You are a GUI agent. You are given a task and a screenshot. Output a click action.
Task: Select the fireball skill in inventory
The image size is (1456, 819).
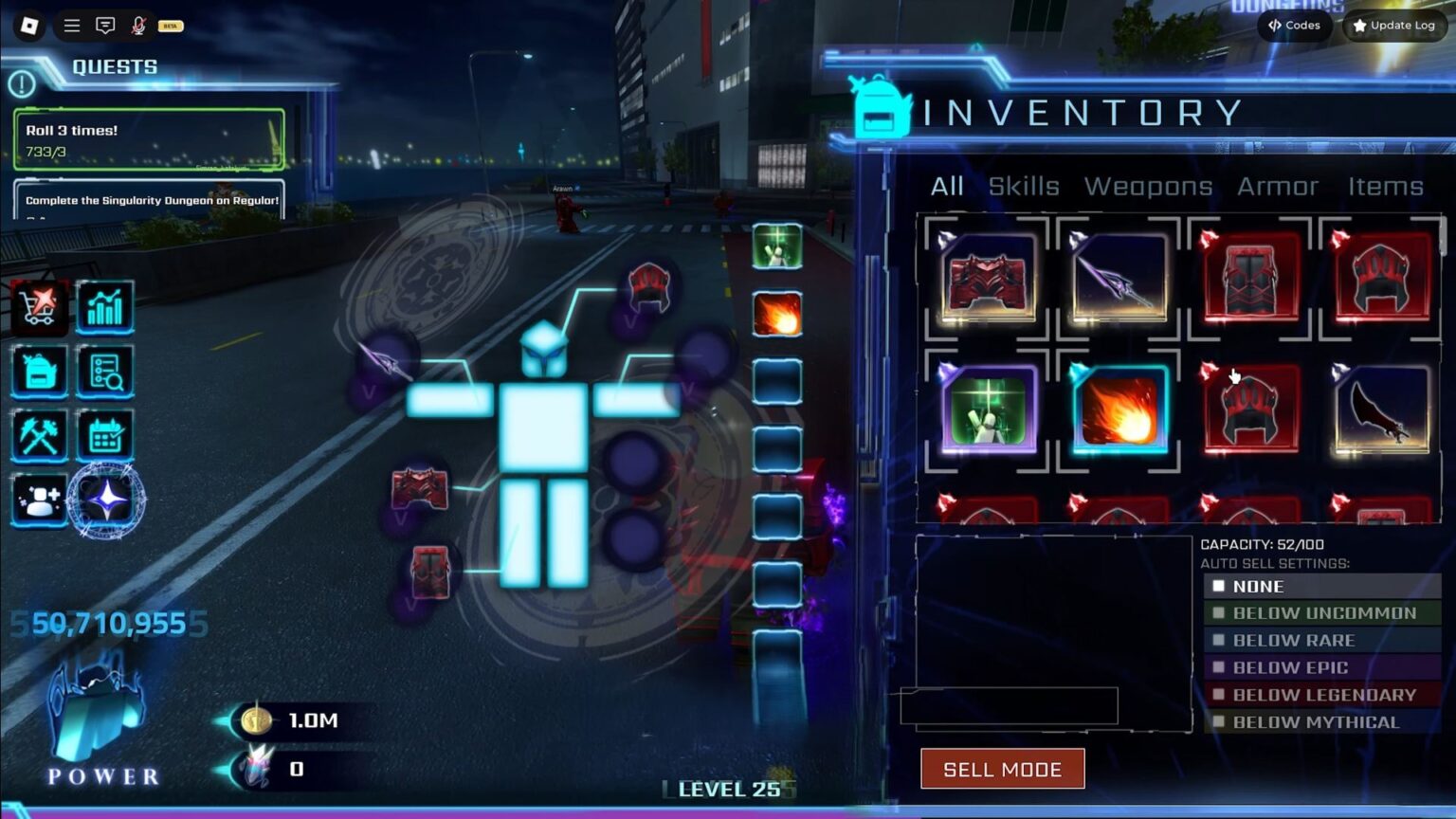coord(1119,410)
